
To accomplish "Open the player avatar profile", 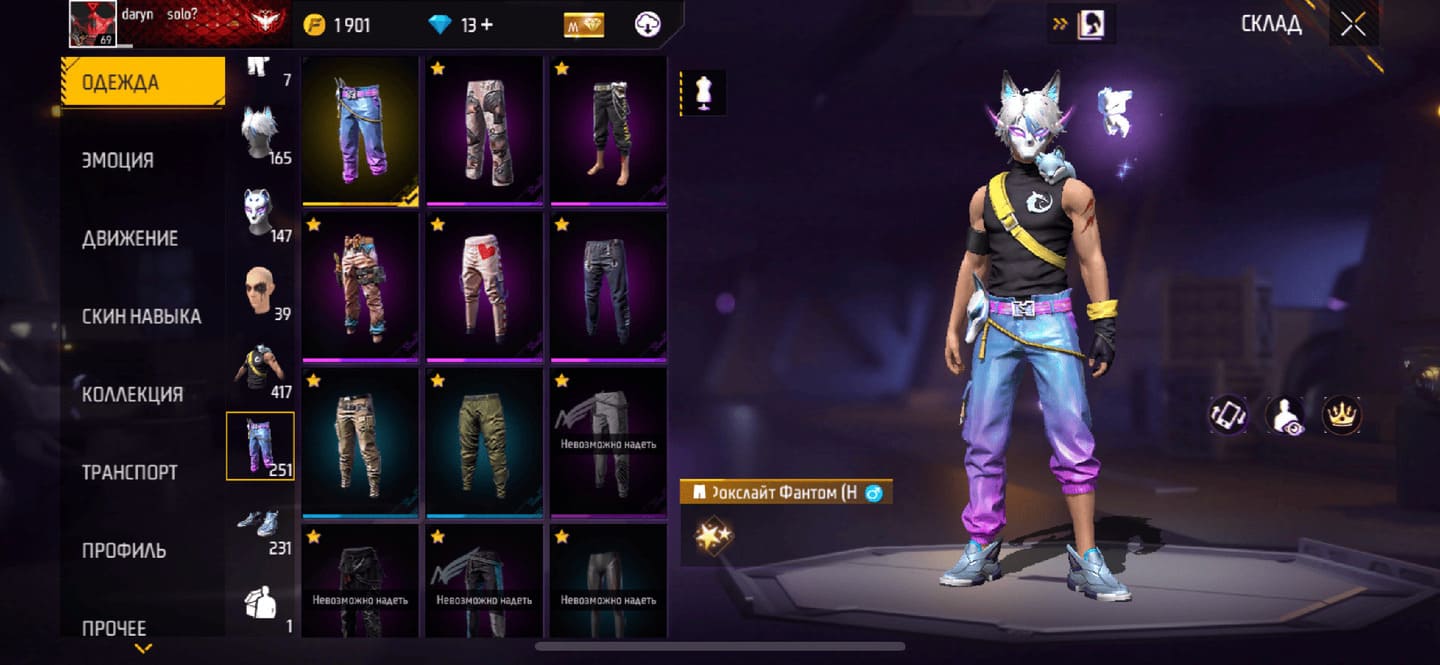I will click(x=93, y=23).
